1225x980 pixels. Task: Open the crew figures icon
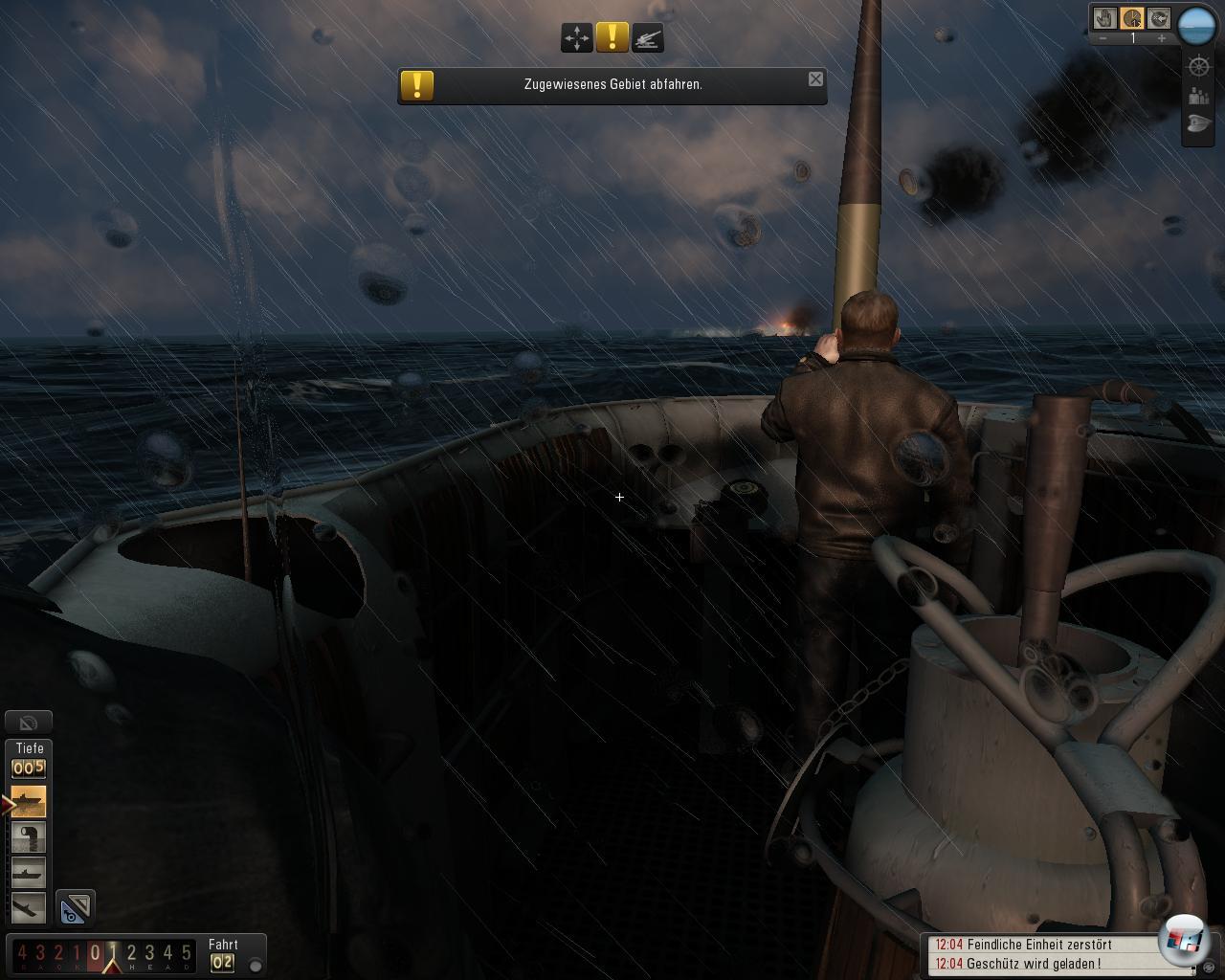pos(1198,96)
